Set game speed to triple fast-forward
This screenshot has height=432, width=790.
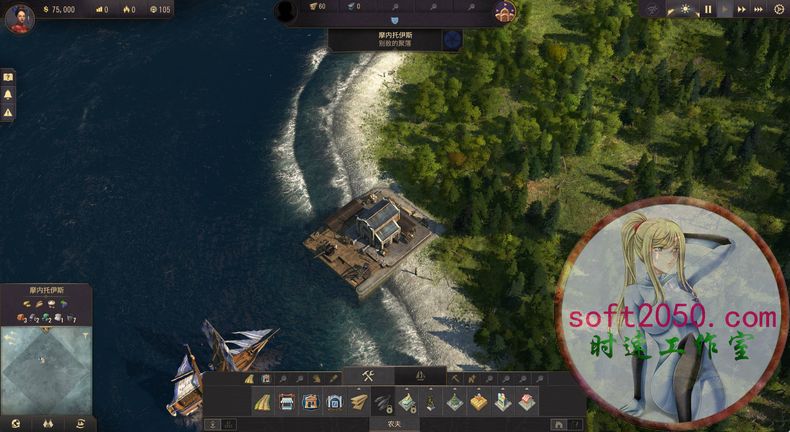758,9
